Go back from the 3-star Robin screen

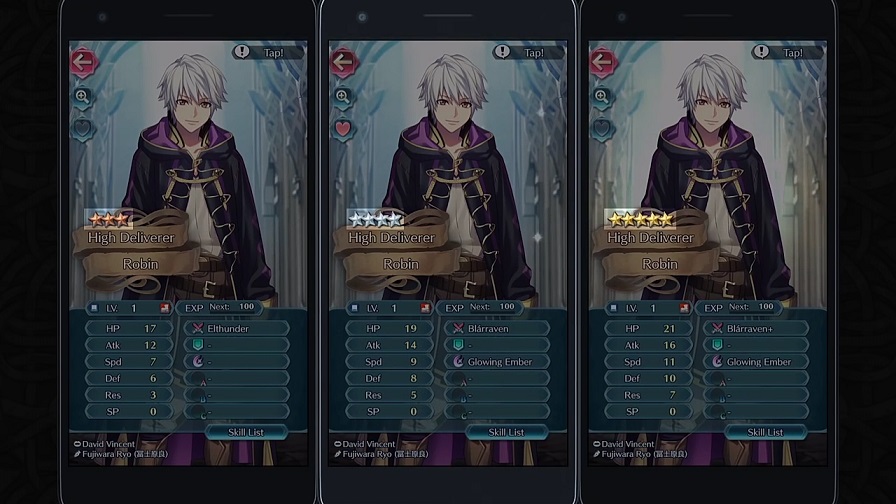point(83,62)
